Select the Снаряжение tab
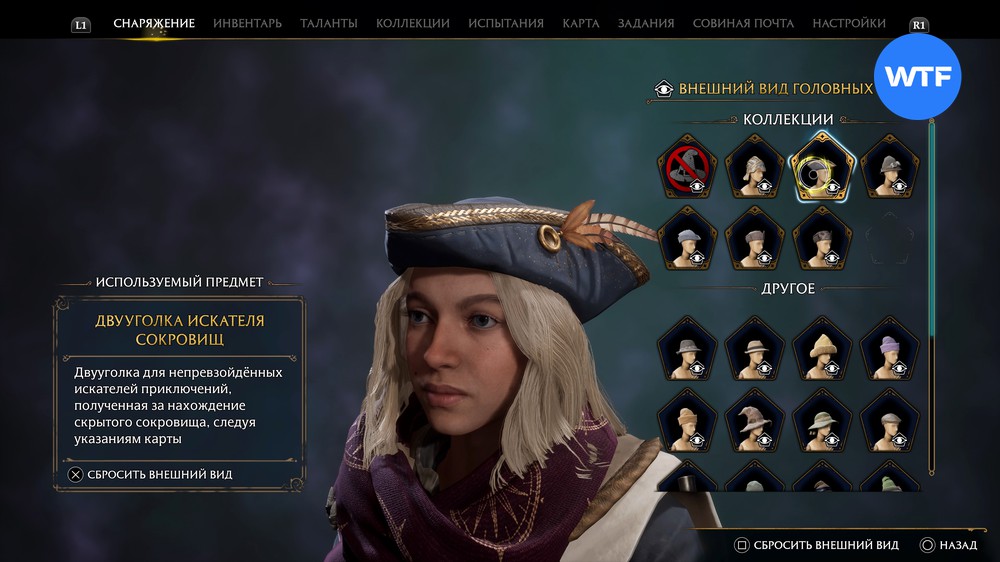Viewport: 1000px width, 562px height. coord(154,23)
